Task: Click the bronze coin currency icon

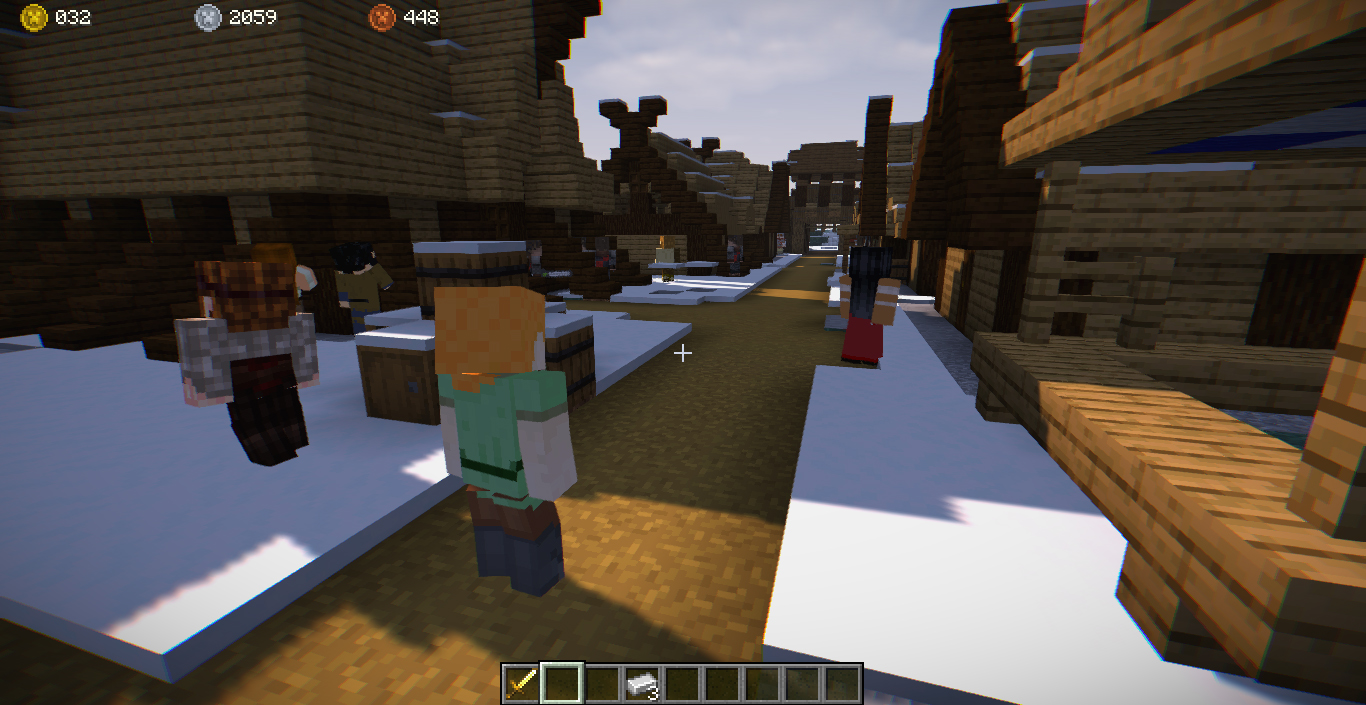Action: point(382,17)
